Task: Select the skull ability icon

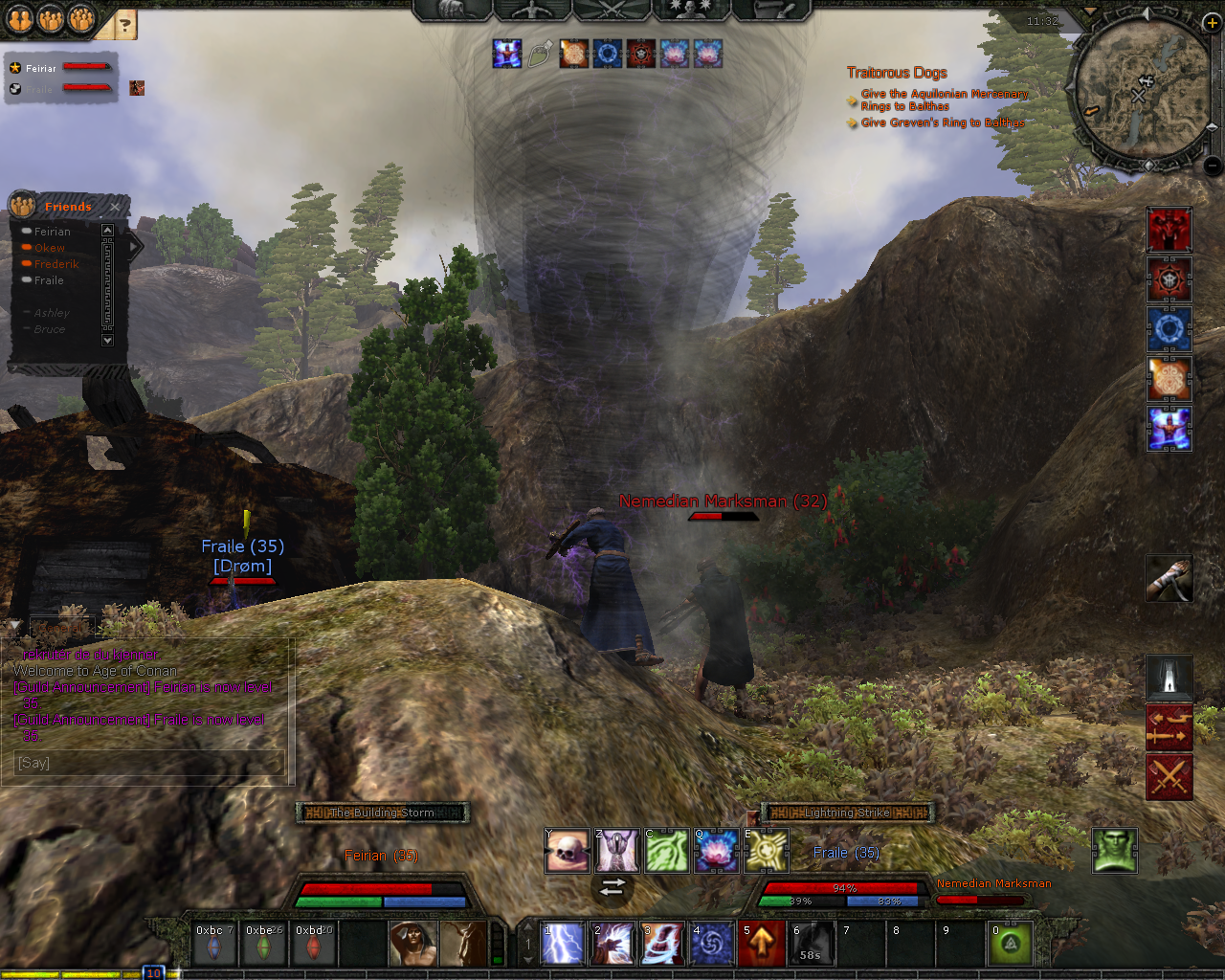Action: pos(568,852)
